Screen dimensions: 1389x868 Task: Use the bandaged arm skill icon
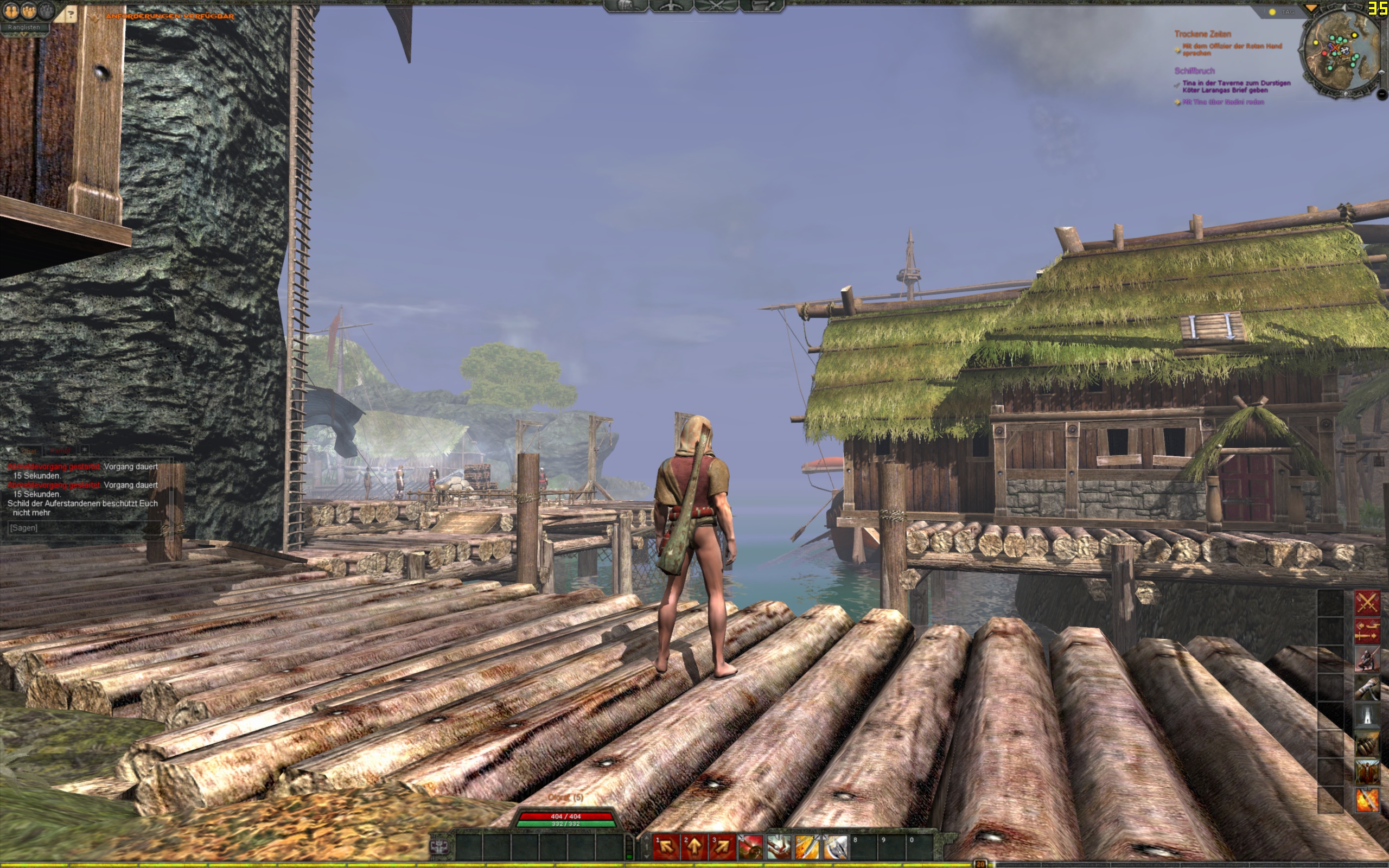(1367, 687)
